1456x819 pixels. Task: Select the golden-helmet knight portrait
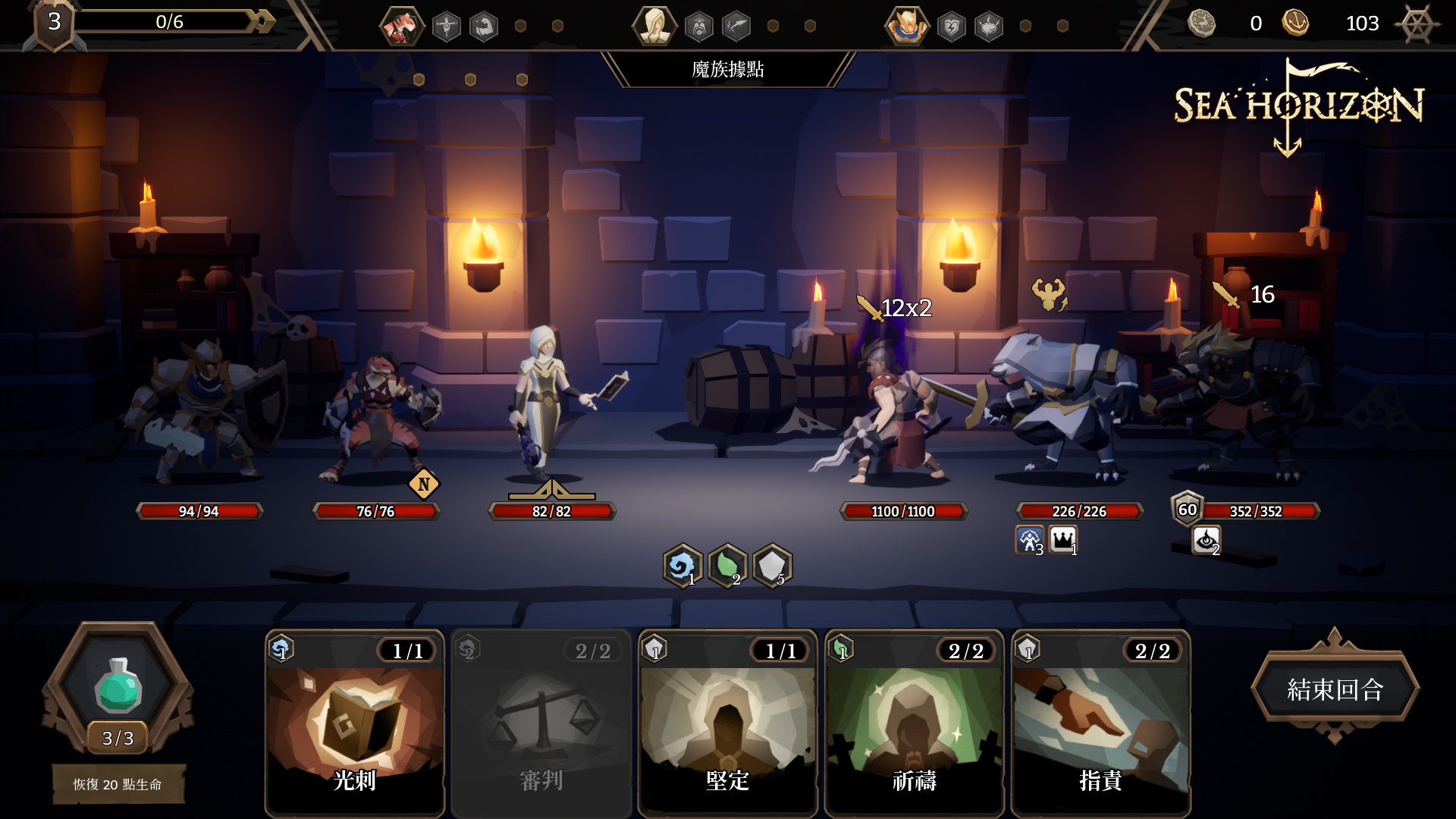[906, 27]
